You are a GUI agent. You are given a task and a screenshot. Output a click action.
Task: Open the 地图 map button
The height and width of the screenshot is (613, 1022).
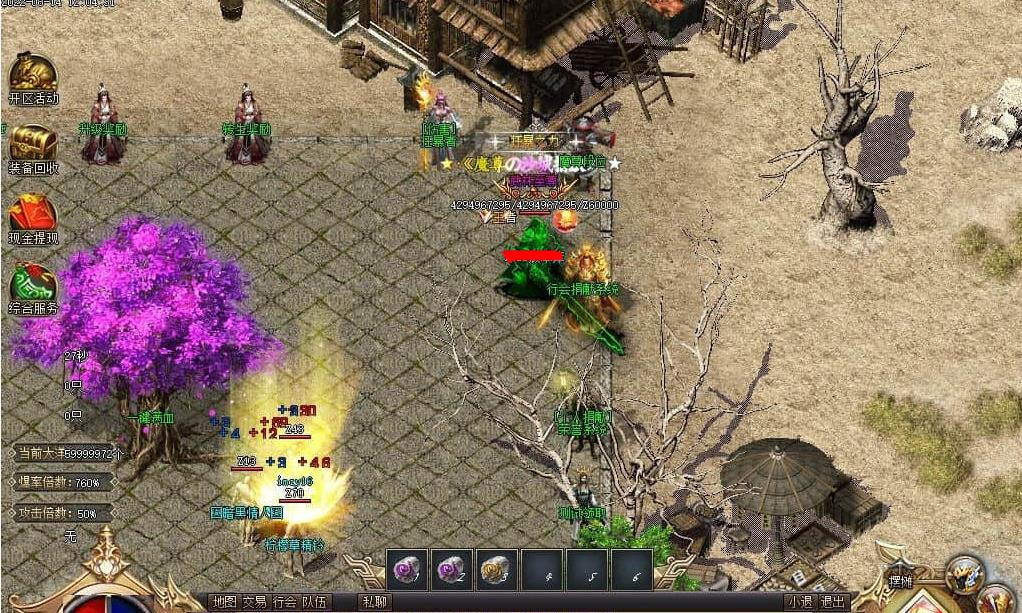pyautogui.click(x=224, y=602)
